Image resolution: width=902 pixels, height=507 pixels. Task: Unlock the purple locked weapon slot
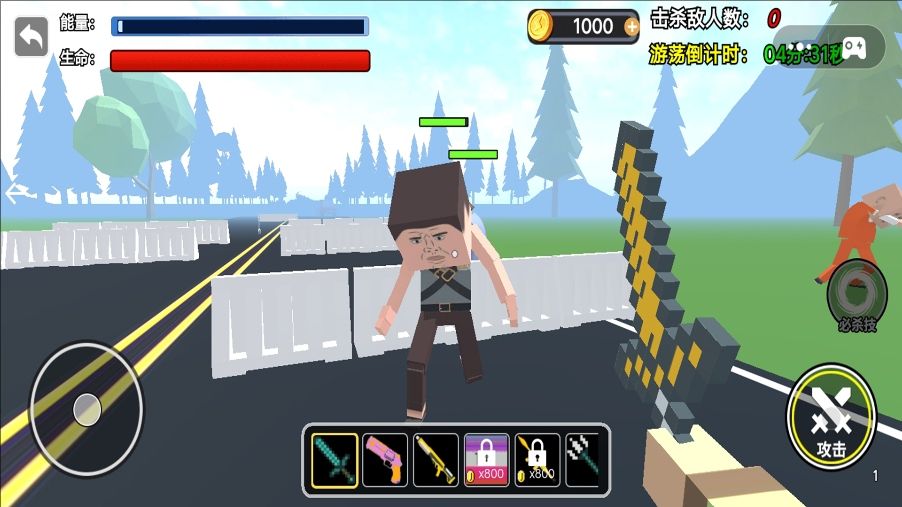coord(487,460)
